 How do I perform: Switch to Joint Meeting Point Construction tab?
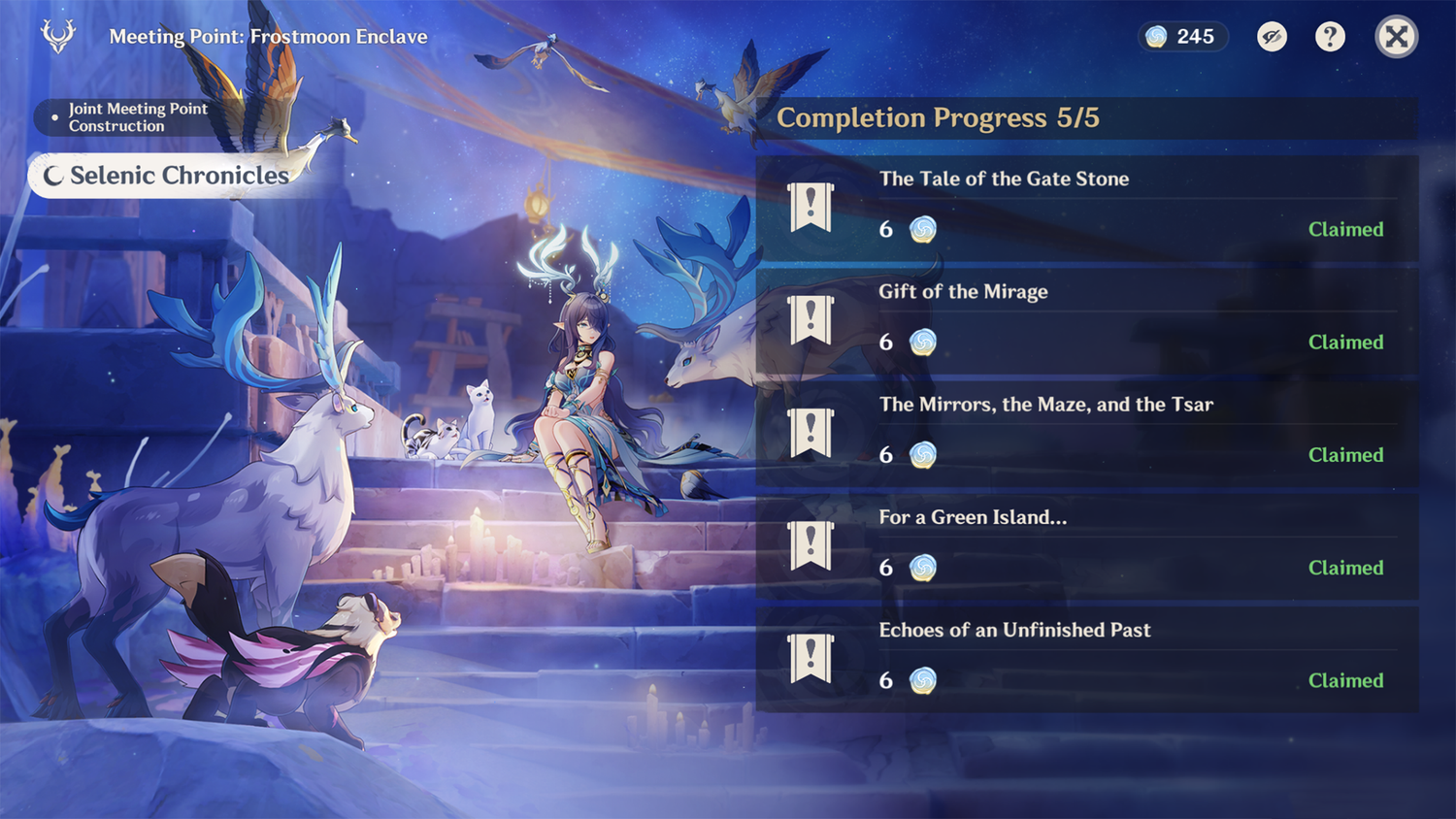136,117
